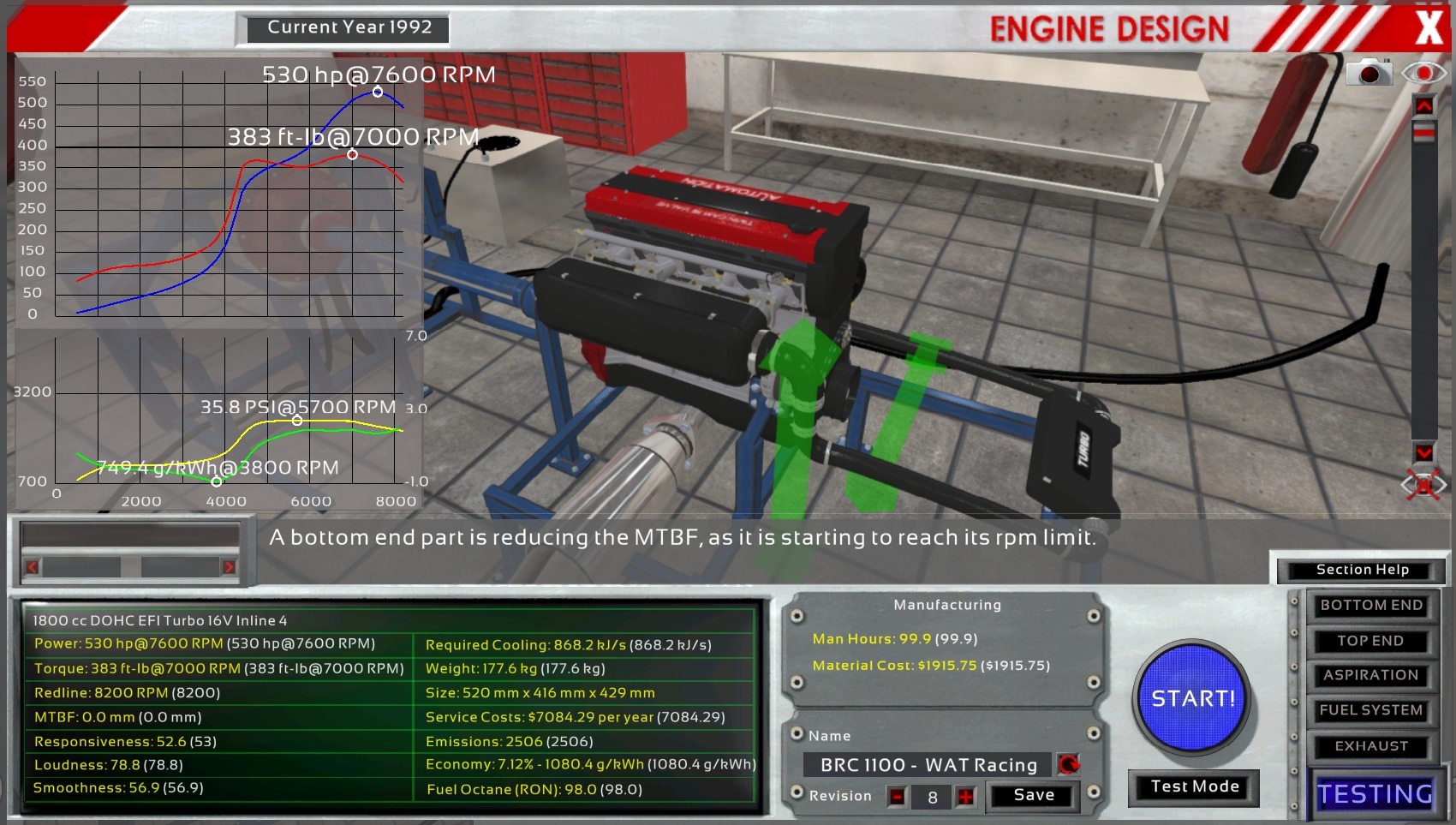Take a screenshot with the camera icon
The height and width of the screenshot is (825, 1456).
coord(1369,74)
